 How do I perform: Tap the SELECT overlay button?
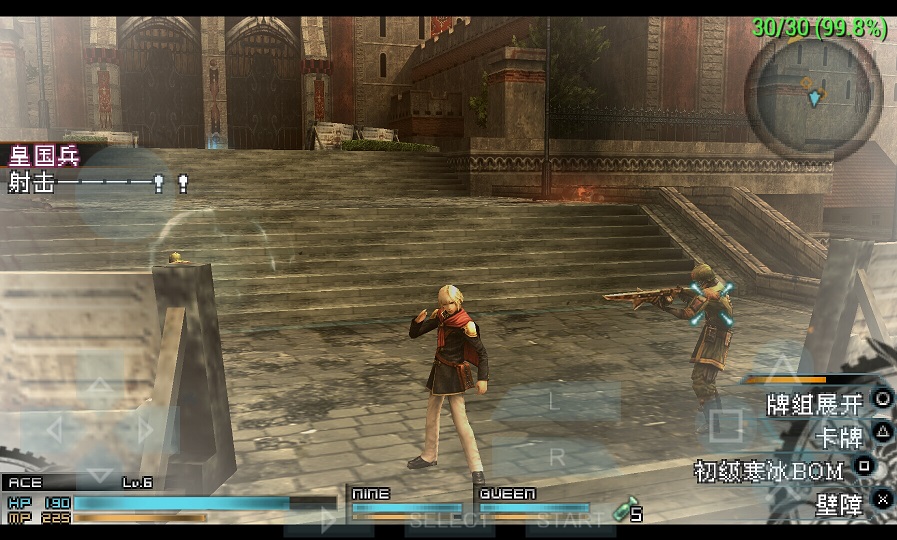[447, 521]
